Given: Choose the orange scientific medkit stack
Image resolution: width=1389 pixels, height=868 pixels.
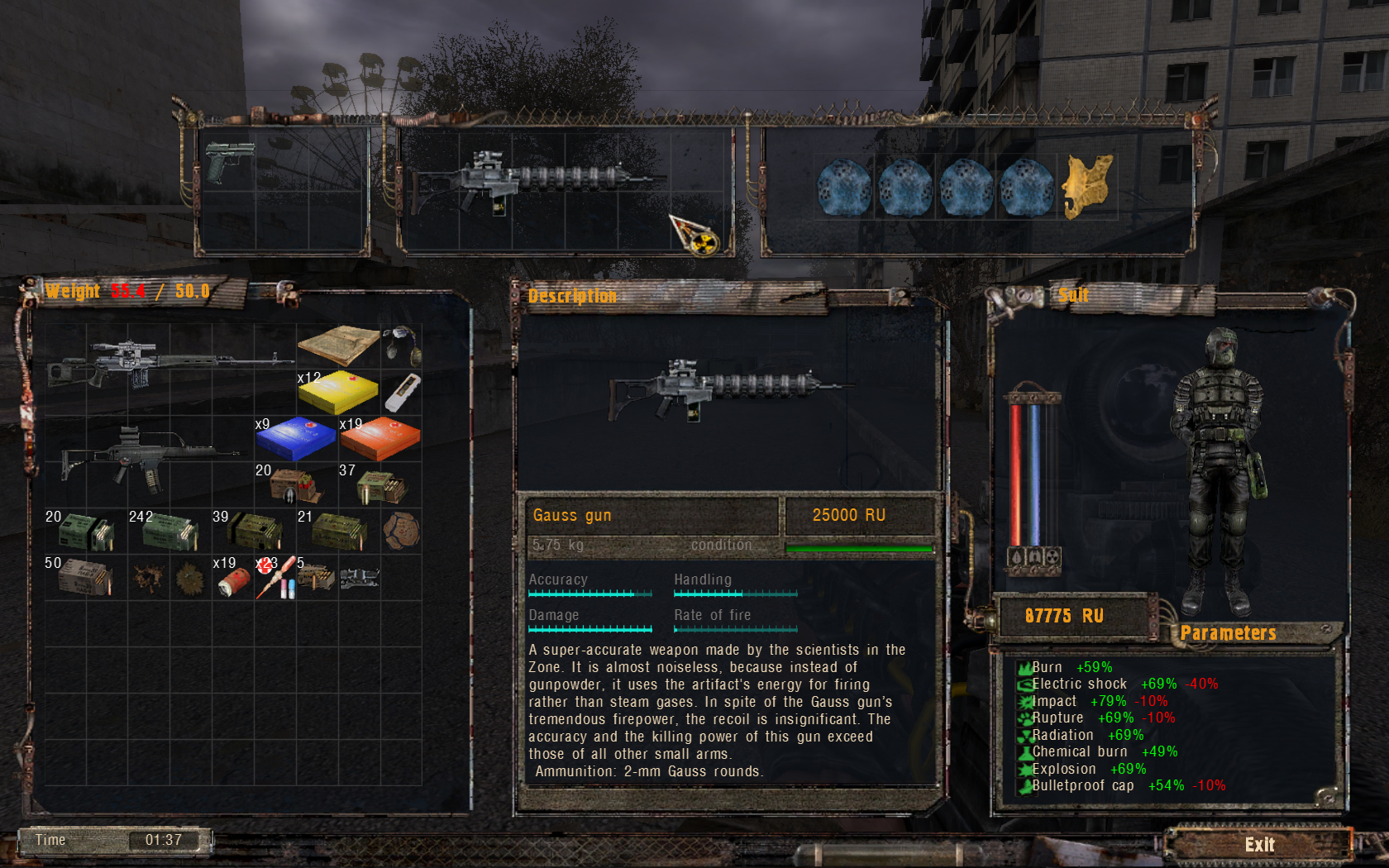Looking at the screenshot, I should 380,438.
